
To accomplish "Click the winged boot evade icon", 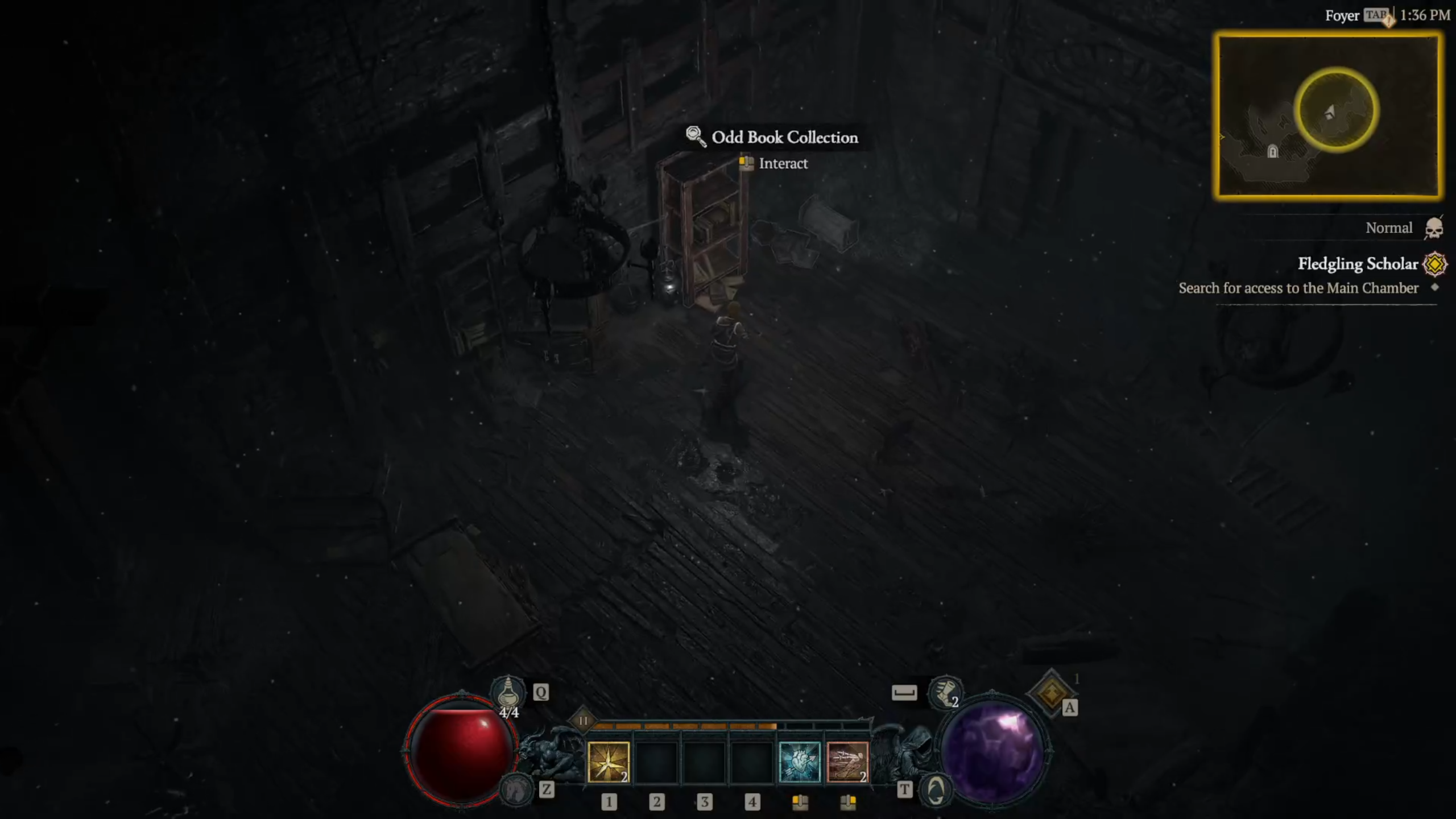I will 945,692.
